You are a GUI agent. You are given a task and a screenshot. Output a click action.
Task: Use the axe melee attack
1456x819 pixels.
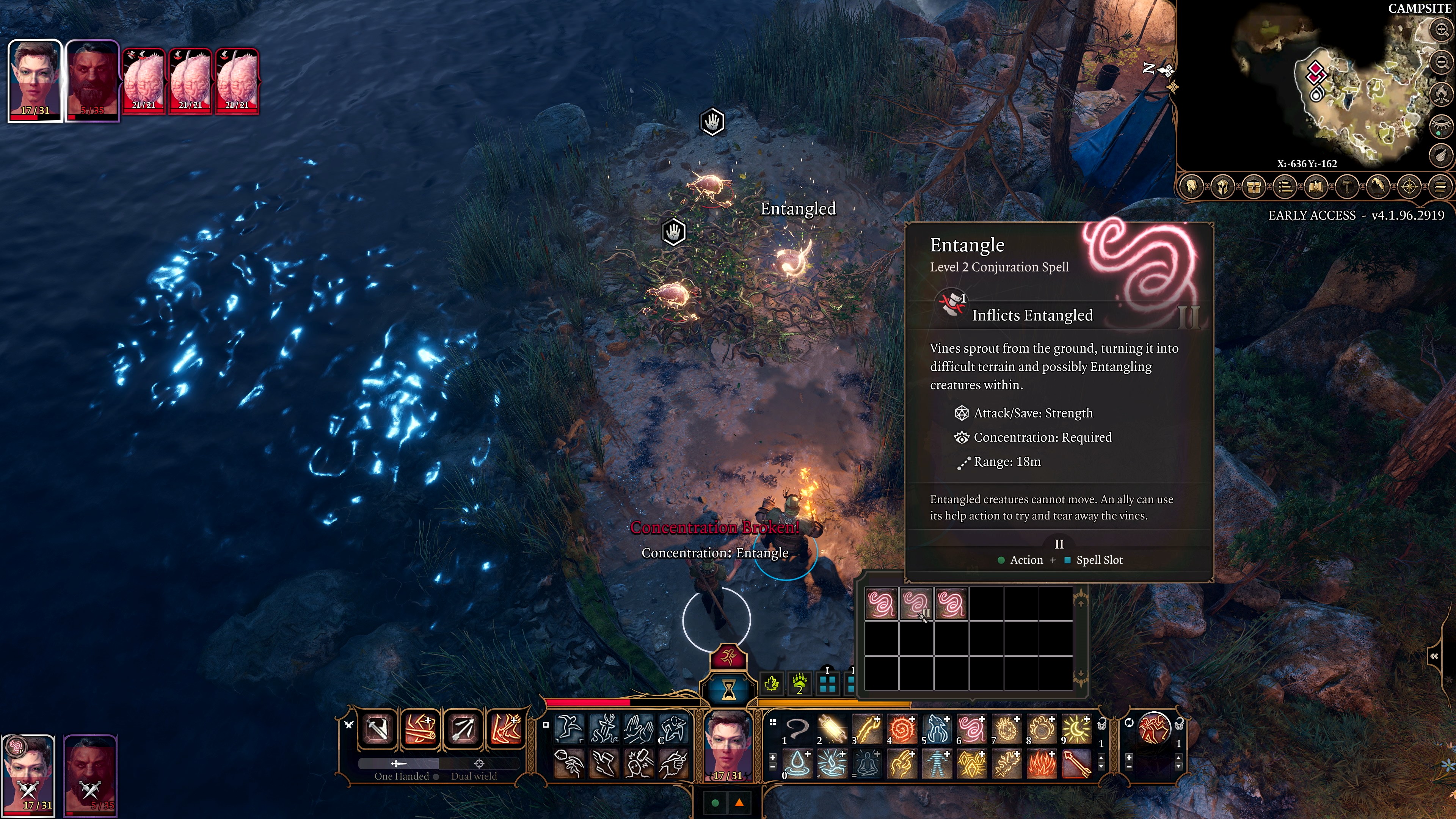(378, 728)
